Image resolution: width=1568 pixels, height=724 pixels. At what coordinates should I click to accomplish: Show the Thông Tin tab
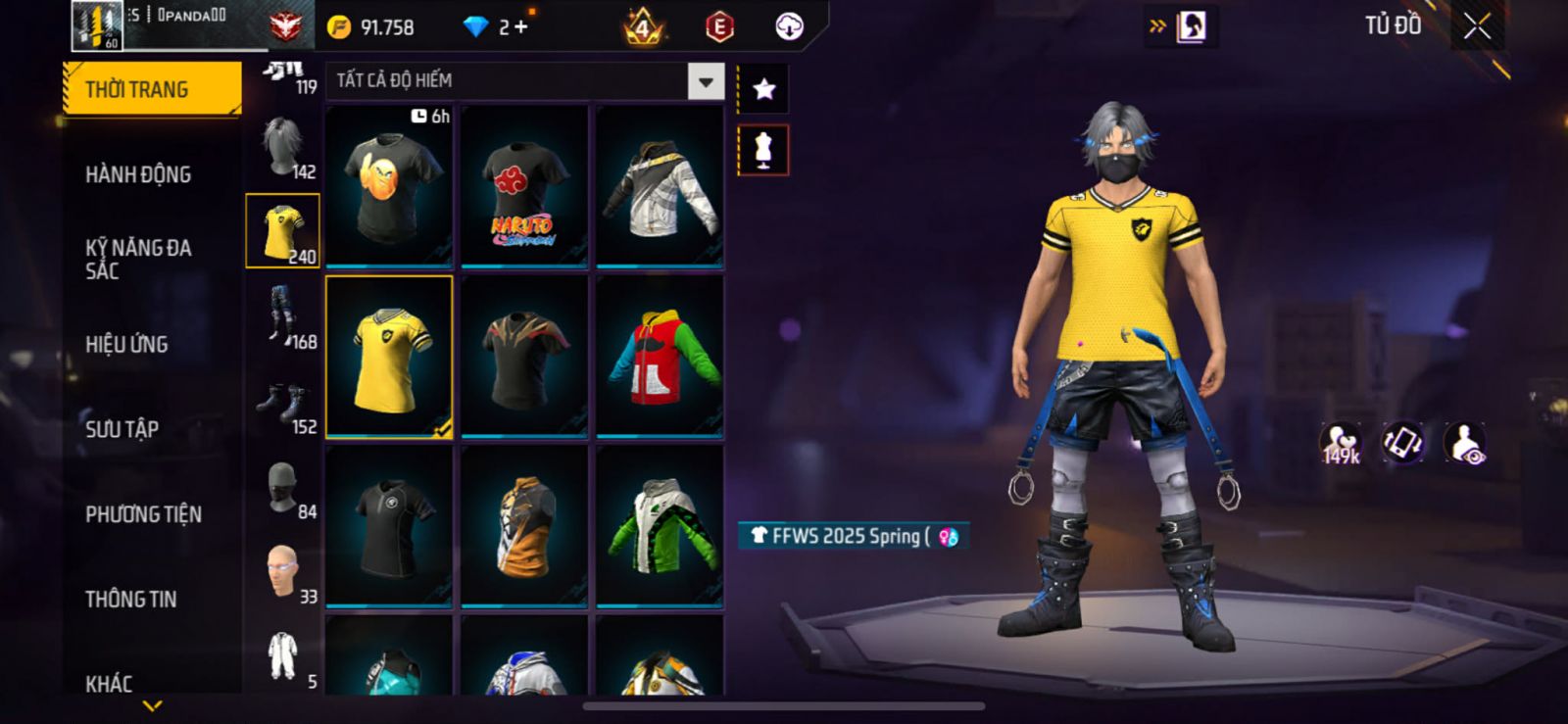[x=130, y=600]
